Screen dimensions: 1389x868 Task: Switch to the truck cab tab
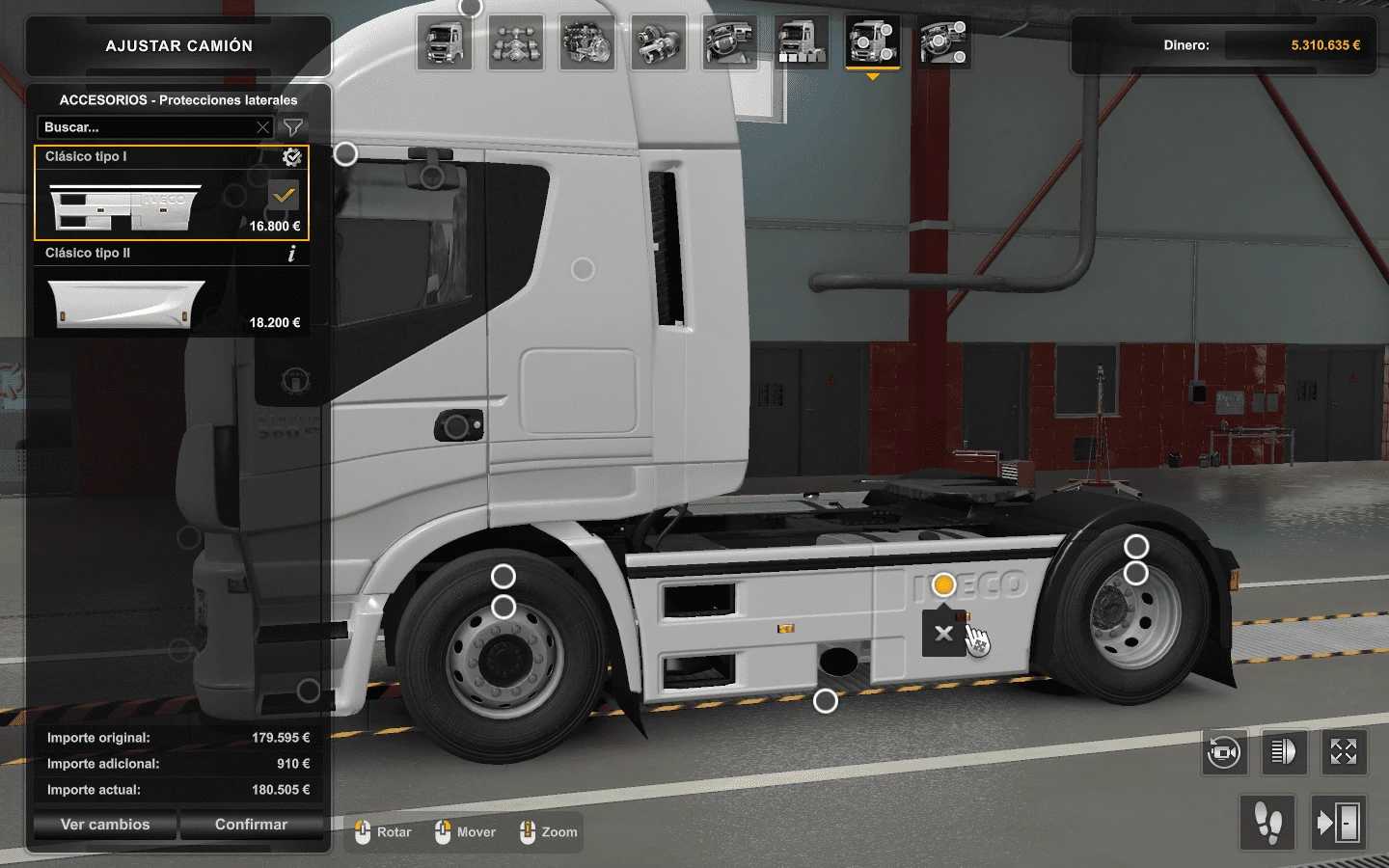pyautogui.click(x=445, y=43)
